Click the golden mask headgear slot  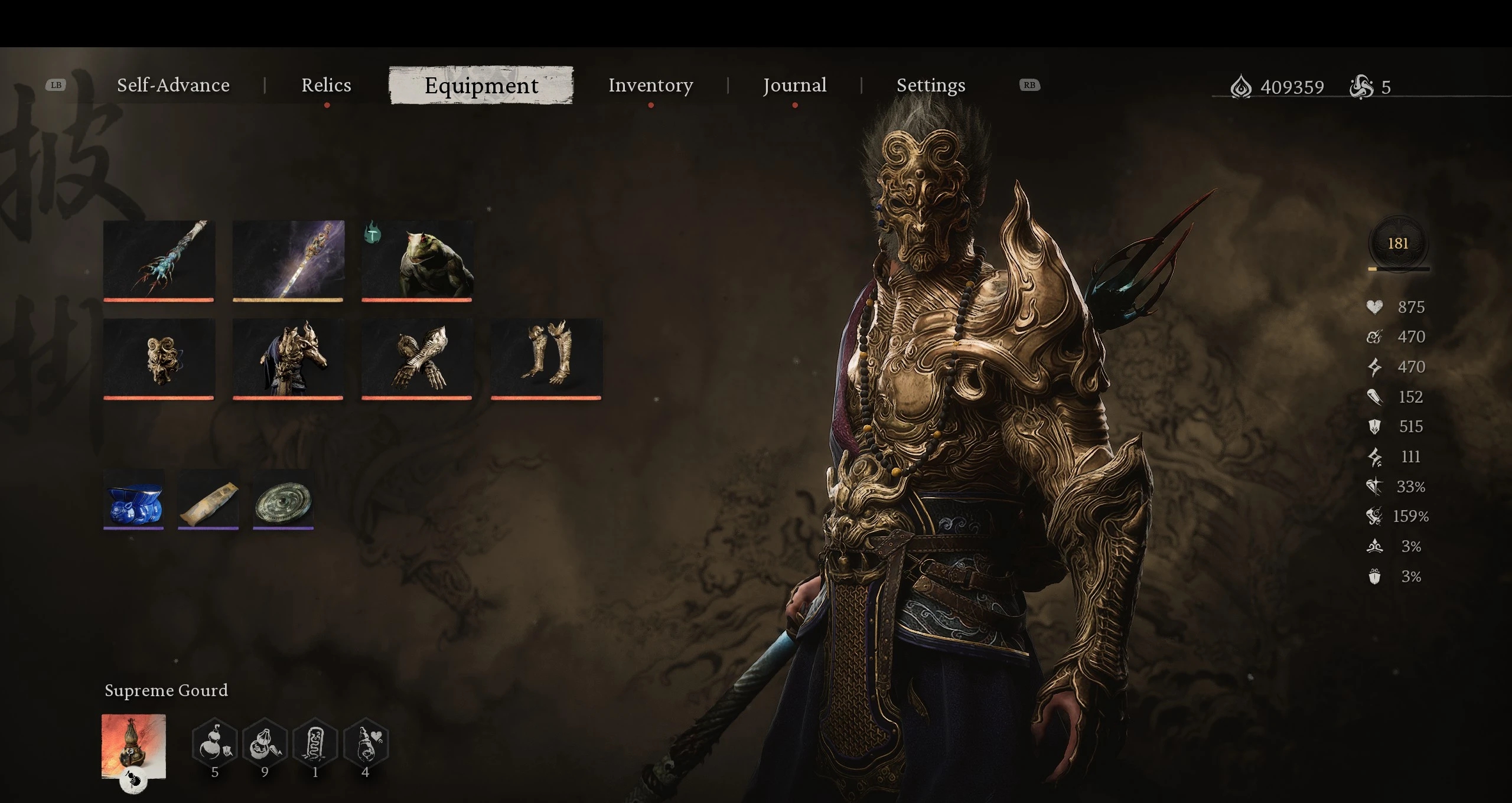[159, 358]
